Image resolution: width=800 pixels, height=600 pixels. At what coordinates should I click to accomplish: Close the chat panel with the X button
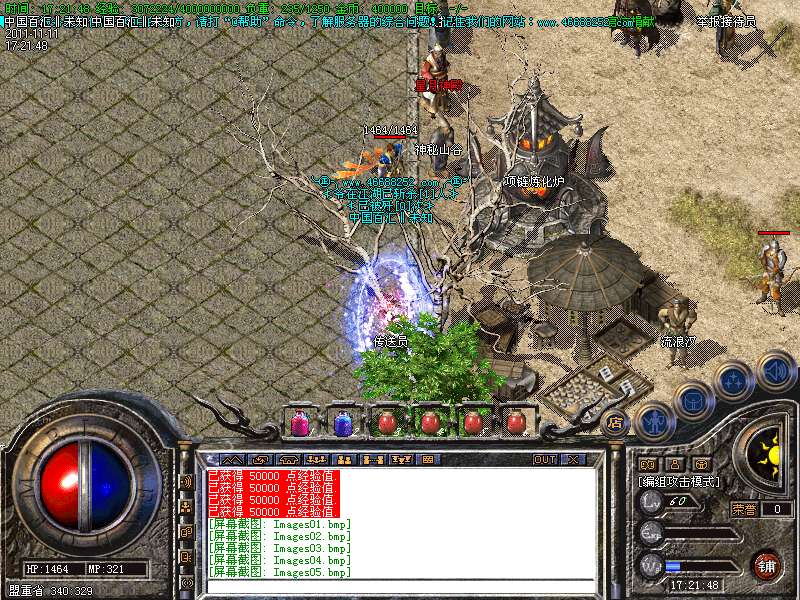573,460
